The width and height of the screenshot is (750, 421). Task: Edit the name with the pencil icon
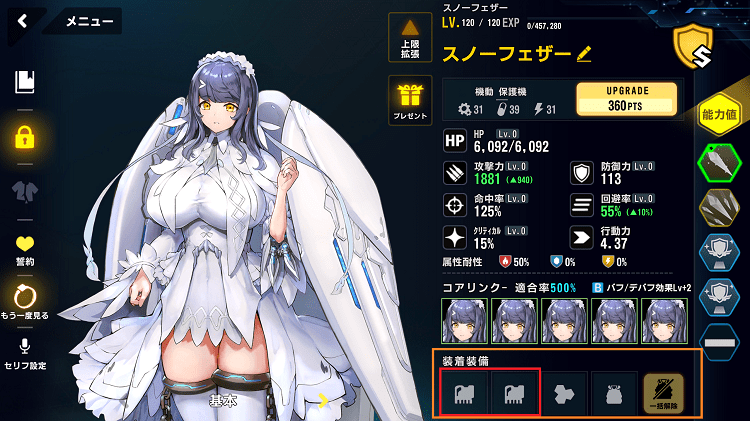point(585,52)
